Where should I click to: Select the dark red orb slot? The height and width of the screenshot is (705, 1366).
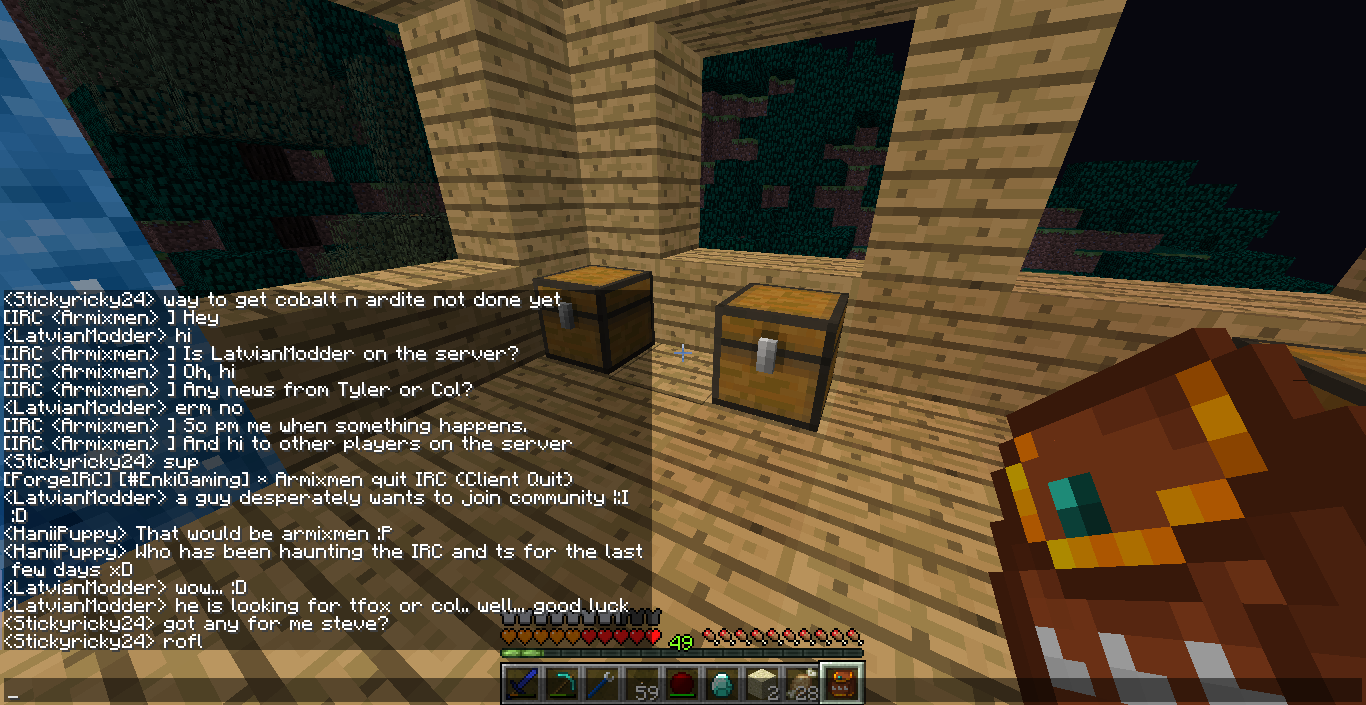(681, 685)
